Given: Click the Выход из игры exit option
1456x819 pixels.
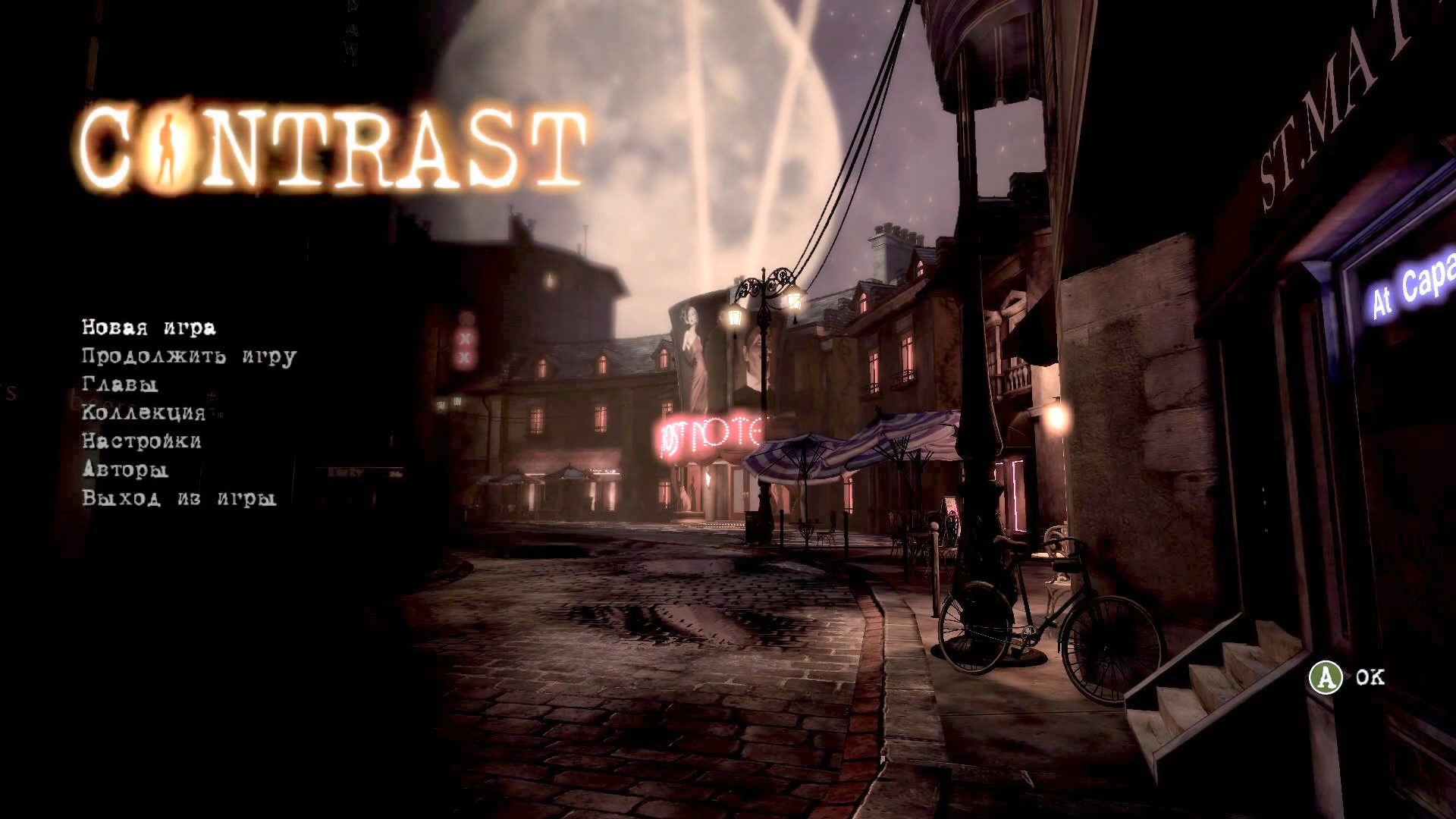Looking at the screenshot, I should tap(178, 498).
